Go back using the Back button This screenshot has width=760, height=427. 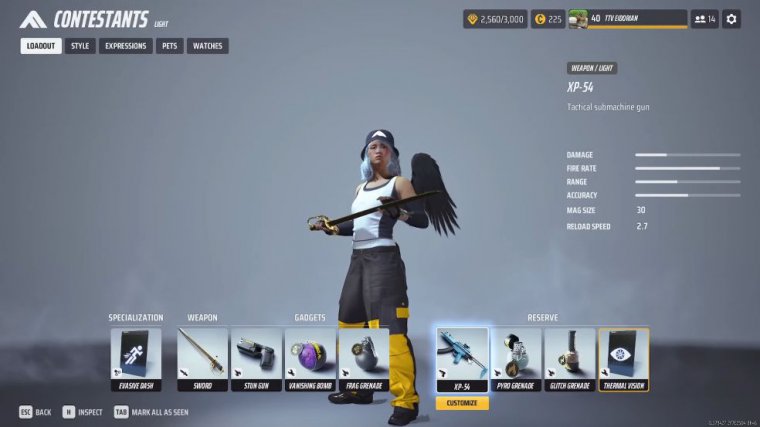(x=36, y=412)
